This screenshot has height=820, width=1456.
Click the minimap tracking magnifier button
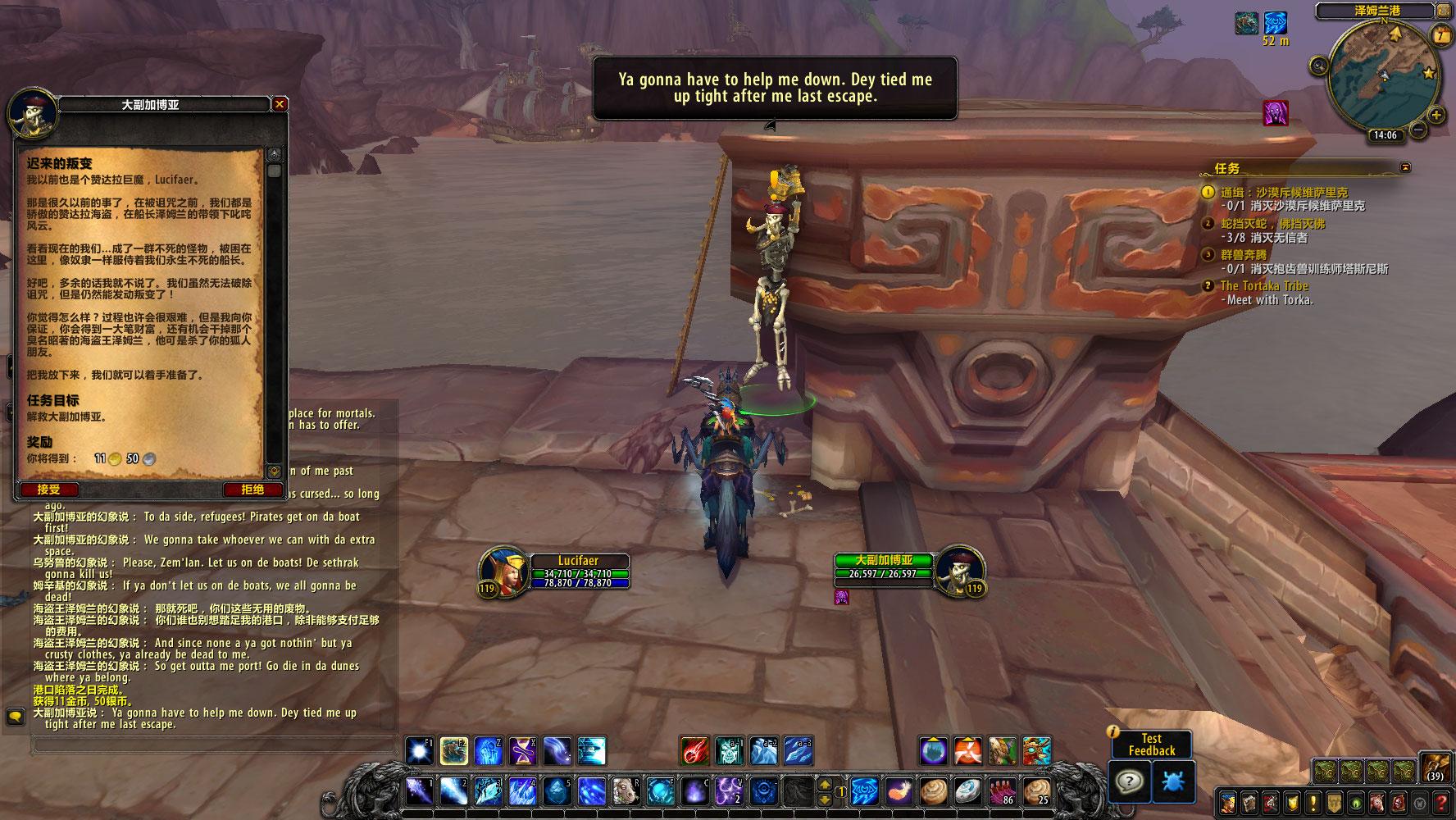1319,66
